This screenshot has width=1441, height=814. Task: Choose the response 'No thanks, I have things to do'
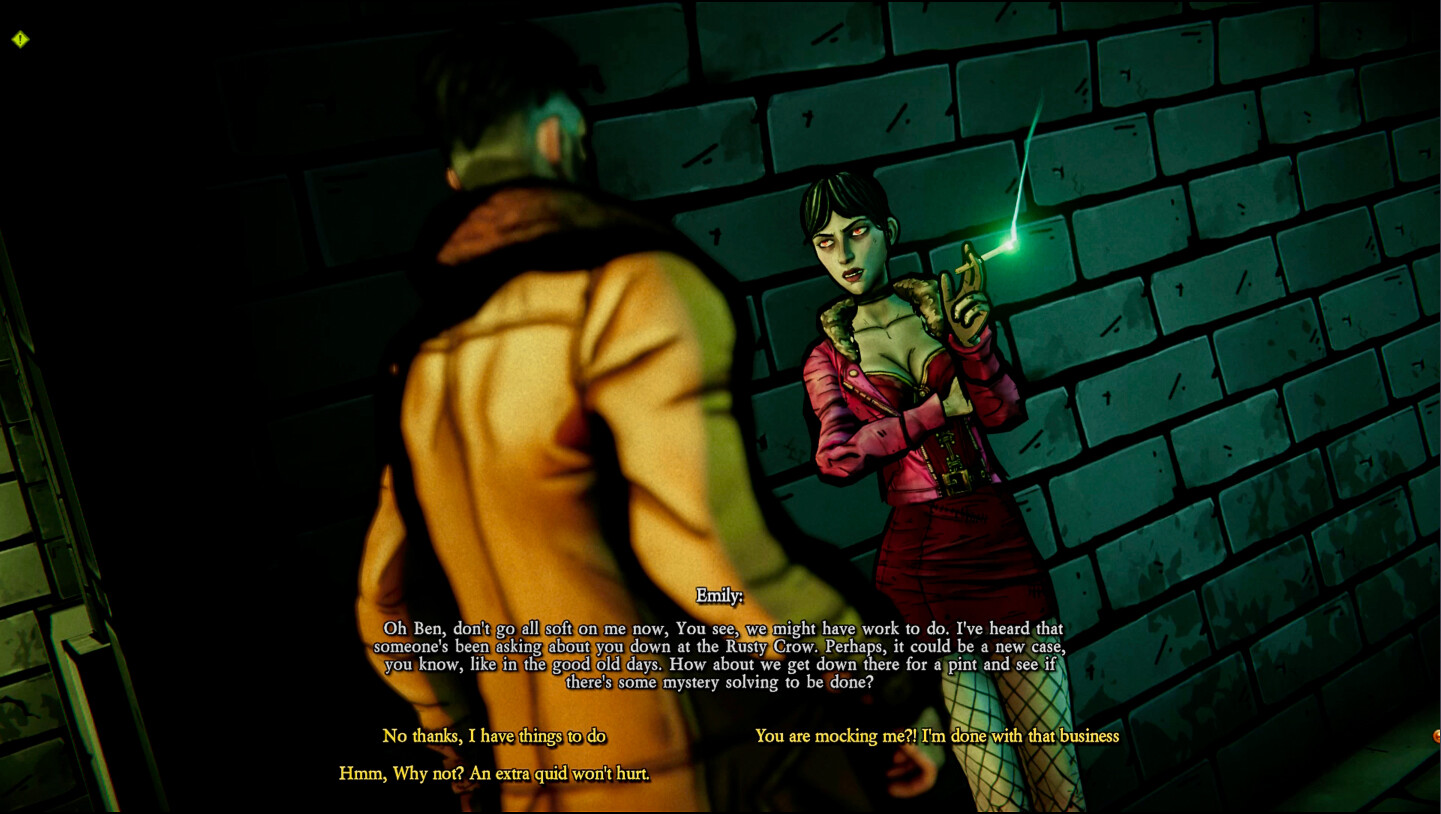(494, 736)
